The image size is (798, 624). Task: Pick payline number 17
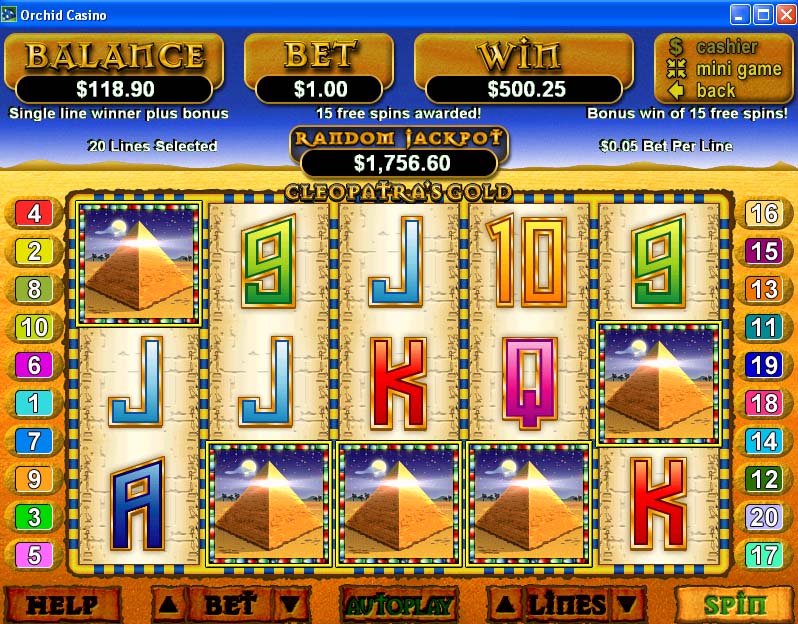click(764, 555)
